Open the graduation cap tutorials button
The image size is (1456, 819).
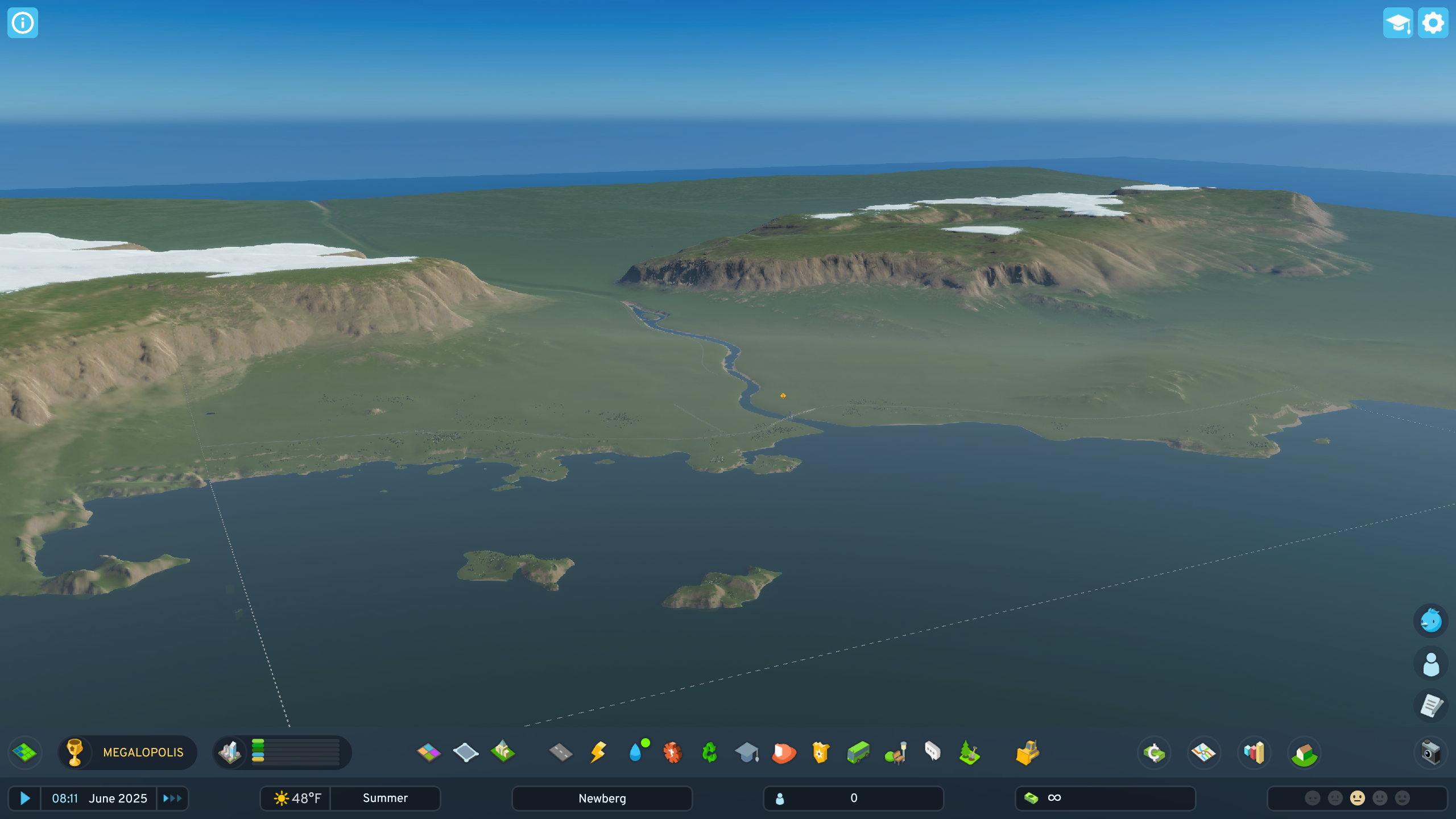1397,23
